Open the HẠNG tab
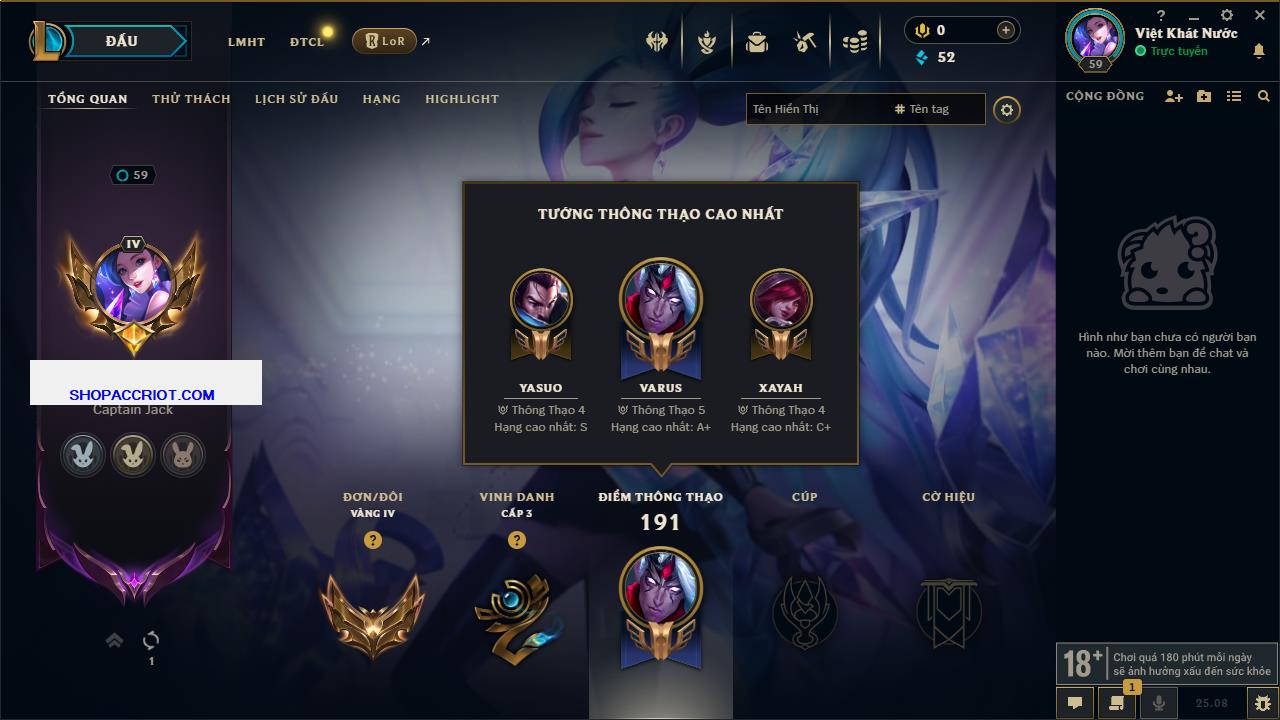The image size is (1280, 720). pyautogui.click(x=381, y=99)
